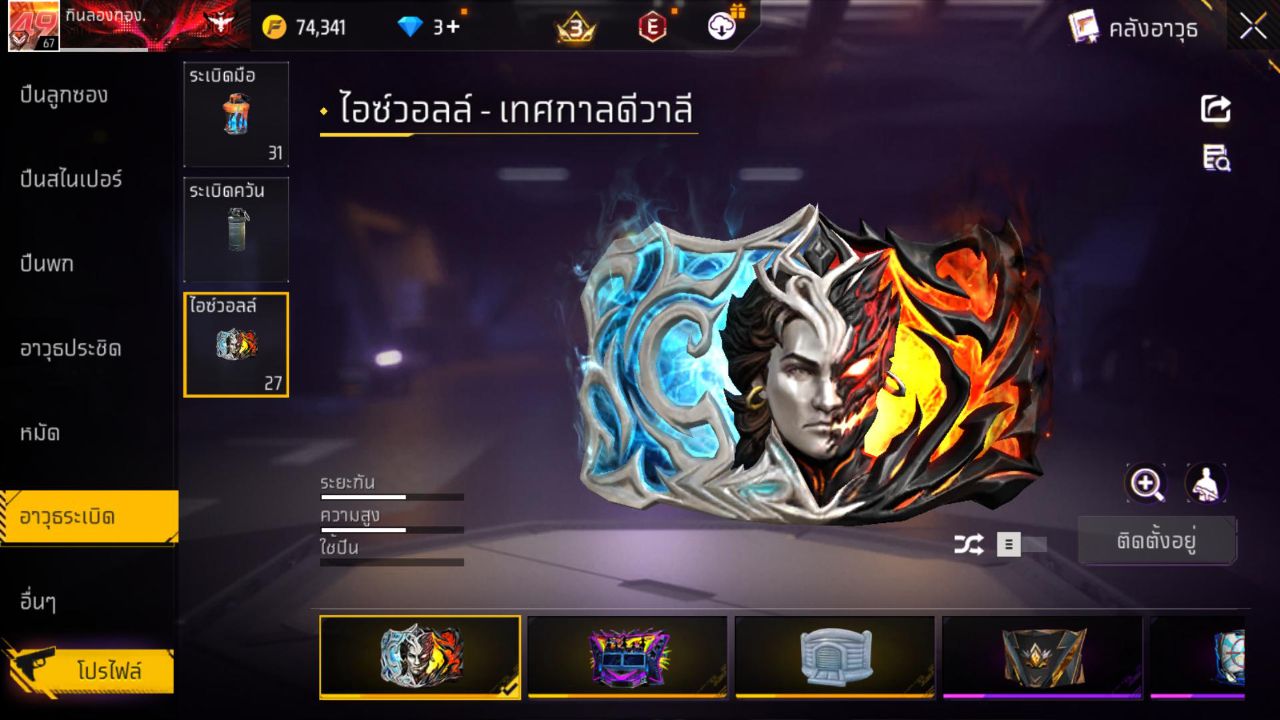Open the อื่นๆ others category
This screenshot has height=720, width=1280.
[38, 602]
